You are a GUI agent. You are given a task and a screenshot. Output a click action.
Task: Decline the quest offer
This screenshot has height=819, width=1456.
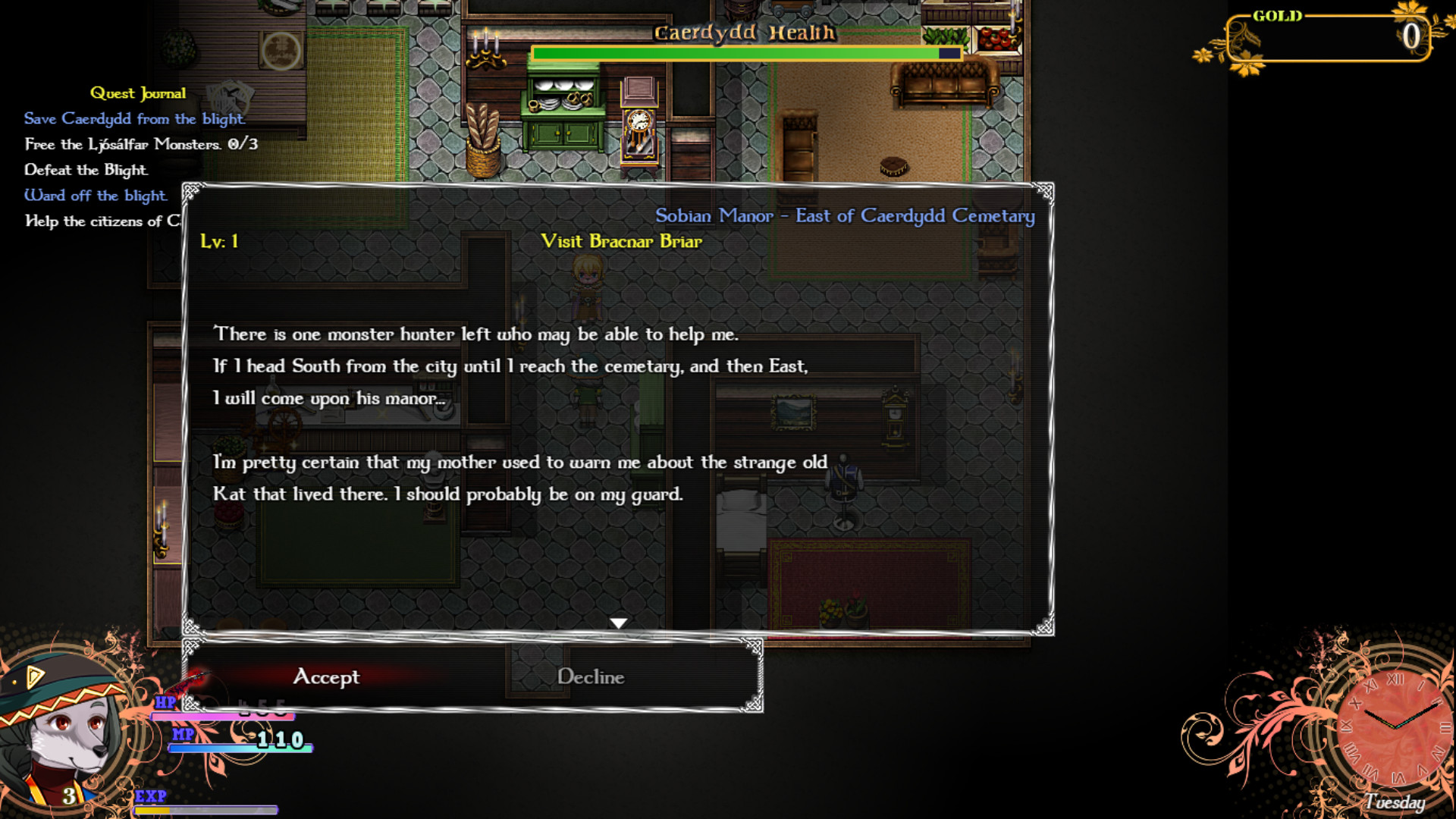(591, 677)
